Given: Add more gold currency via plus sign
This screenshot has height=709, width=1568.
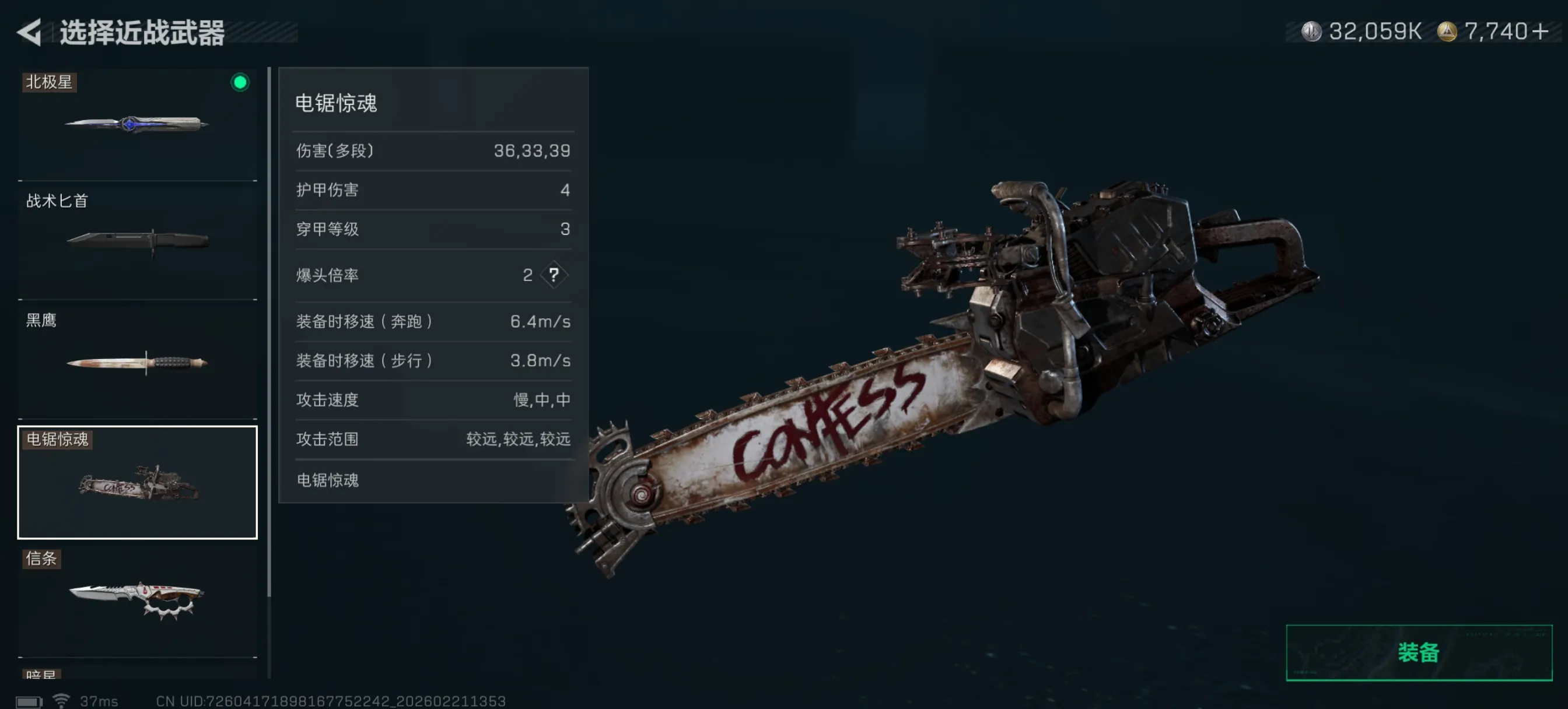Looking at the screenshot, I should [1540, 31].
